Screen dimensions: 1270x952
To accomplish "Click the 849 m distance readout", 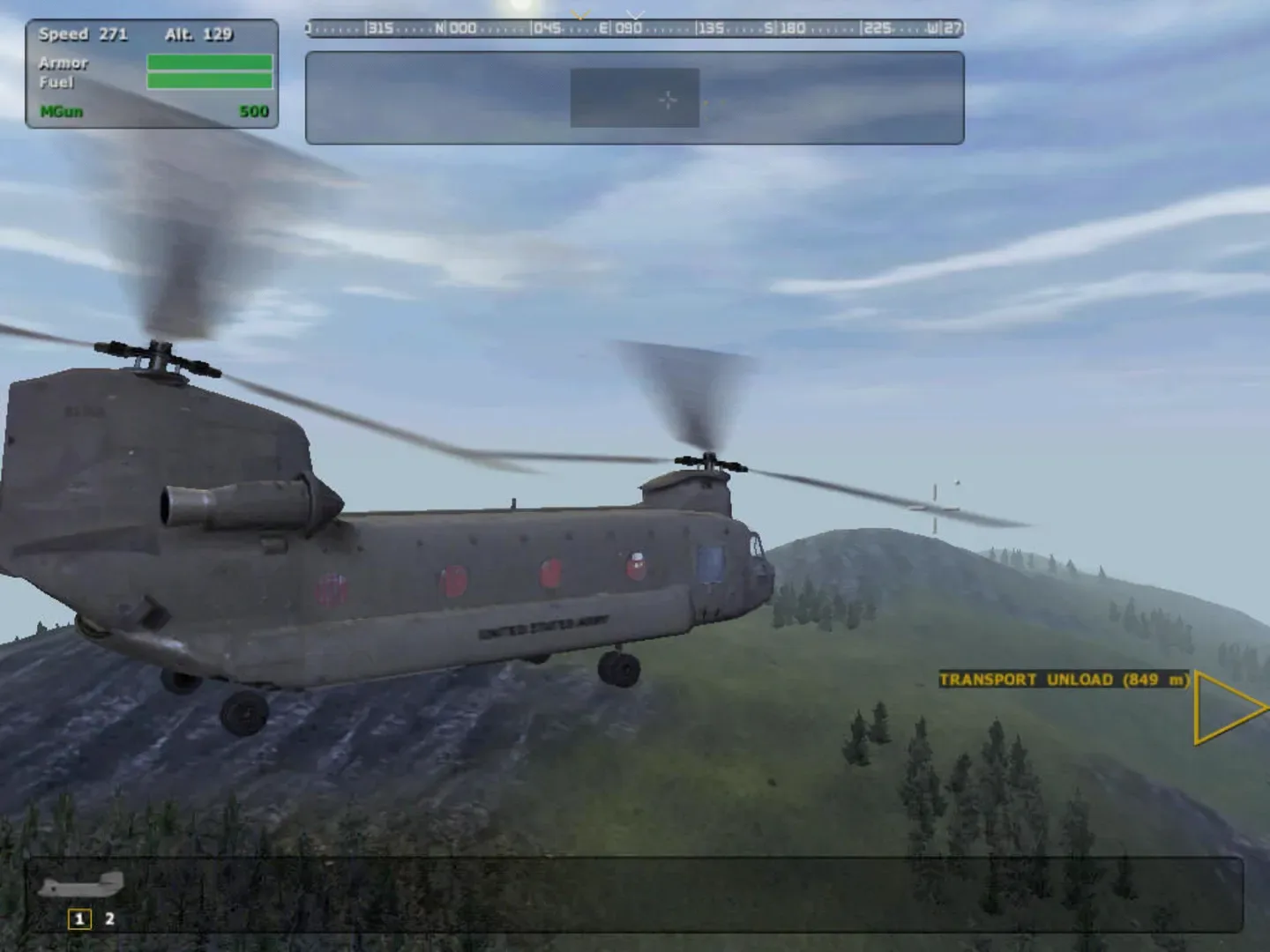I will pos(1155,680).
